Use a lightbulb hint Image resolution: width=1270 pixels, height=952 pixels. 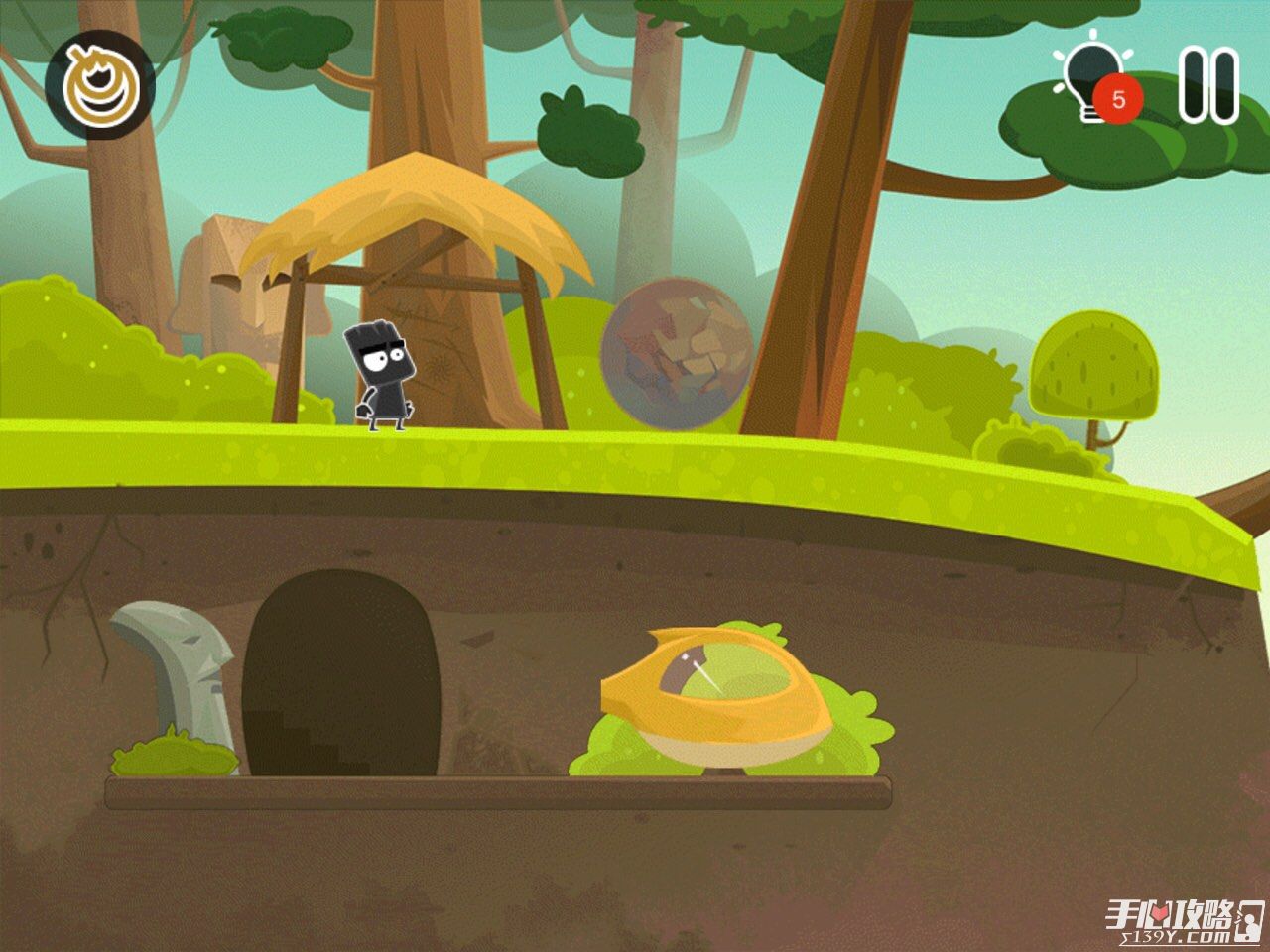click(1091, 79)
